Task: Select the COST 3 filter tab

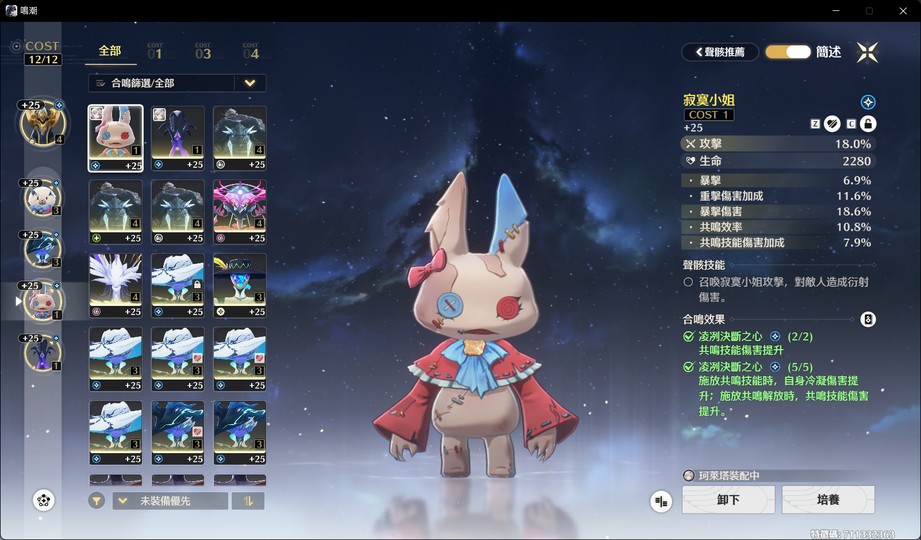Action: (x=203, y=51)
